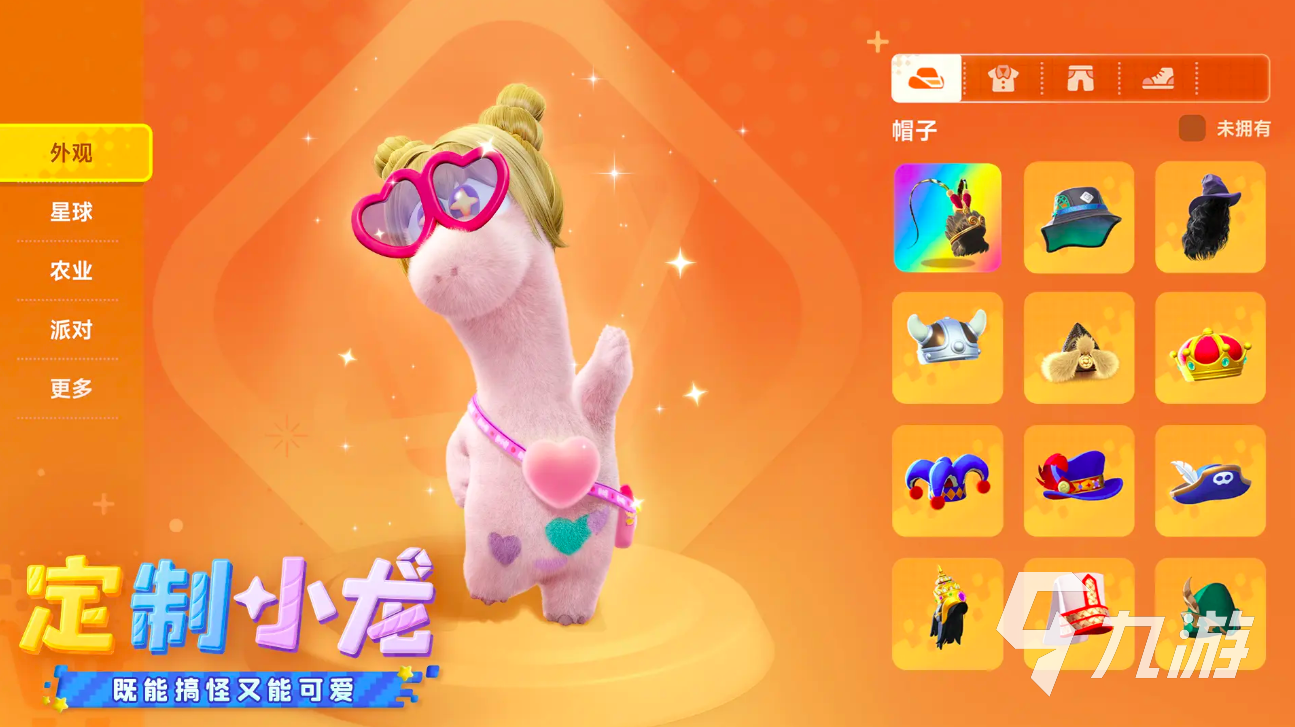The height and width of the screenshot is (727, 1295).
Task: Select the blue pirate hat with feather
Action: [1210, 479]
